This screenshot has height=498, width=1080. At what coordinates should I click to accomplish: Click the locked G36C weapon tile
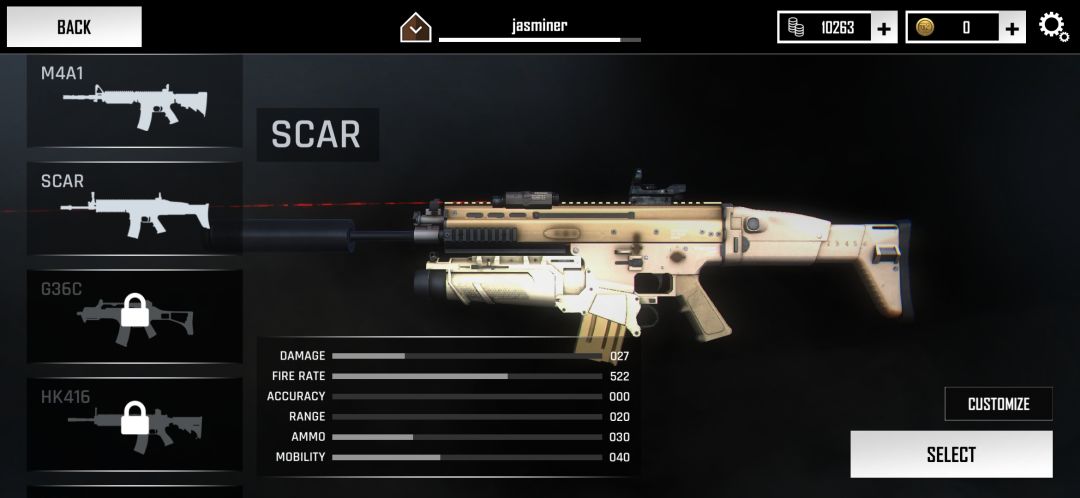coord(134,316)
